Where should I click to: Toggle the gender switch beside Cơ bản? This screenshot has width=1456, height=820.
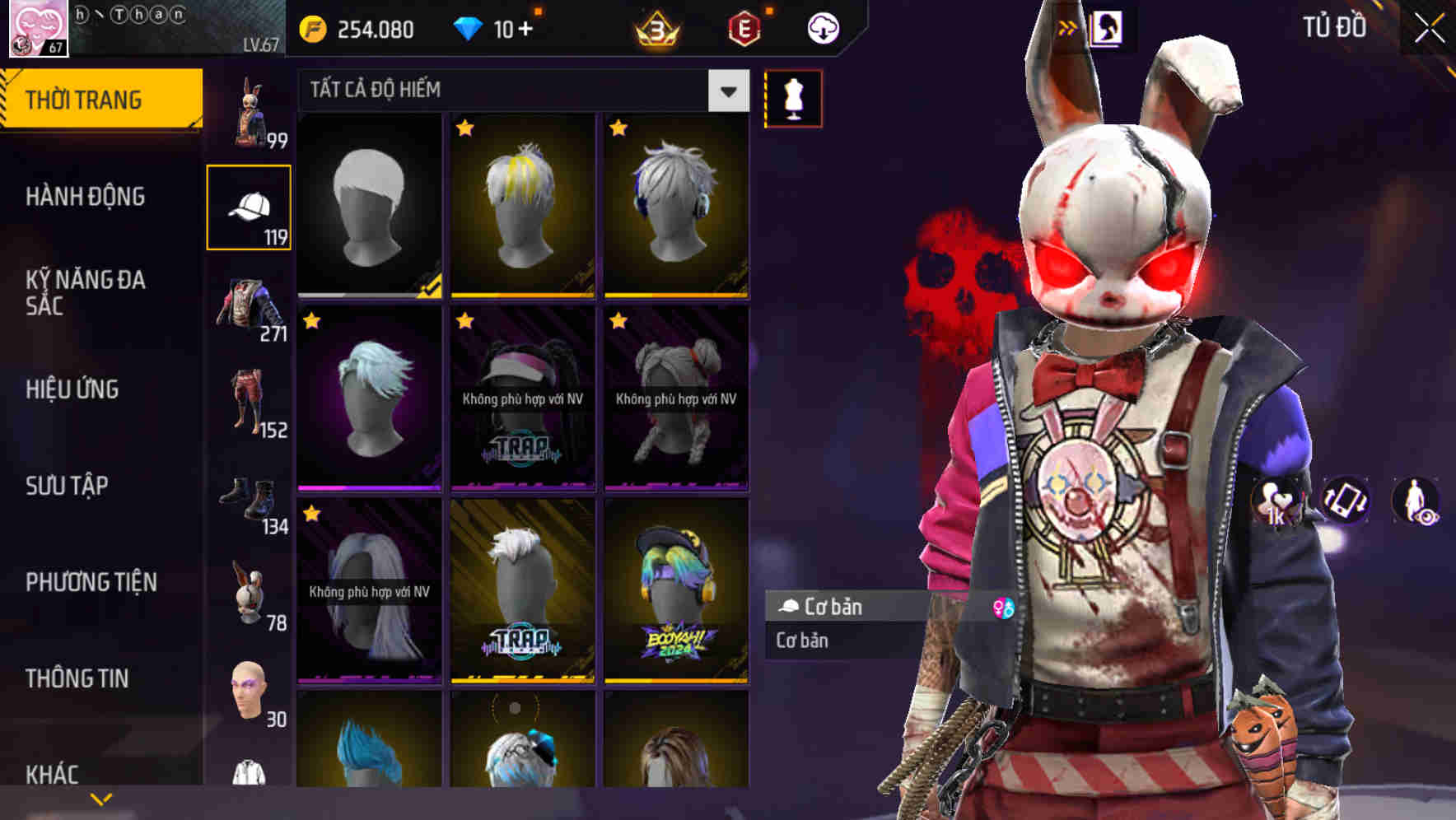point(1003,608)
